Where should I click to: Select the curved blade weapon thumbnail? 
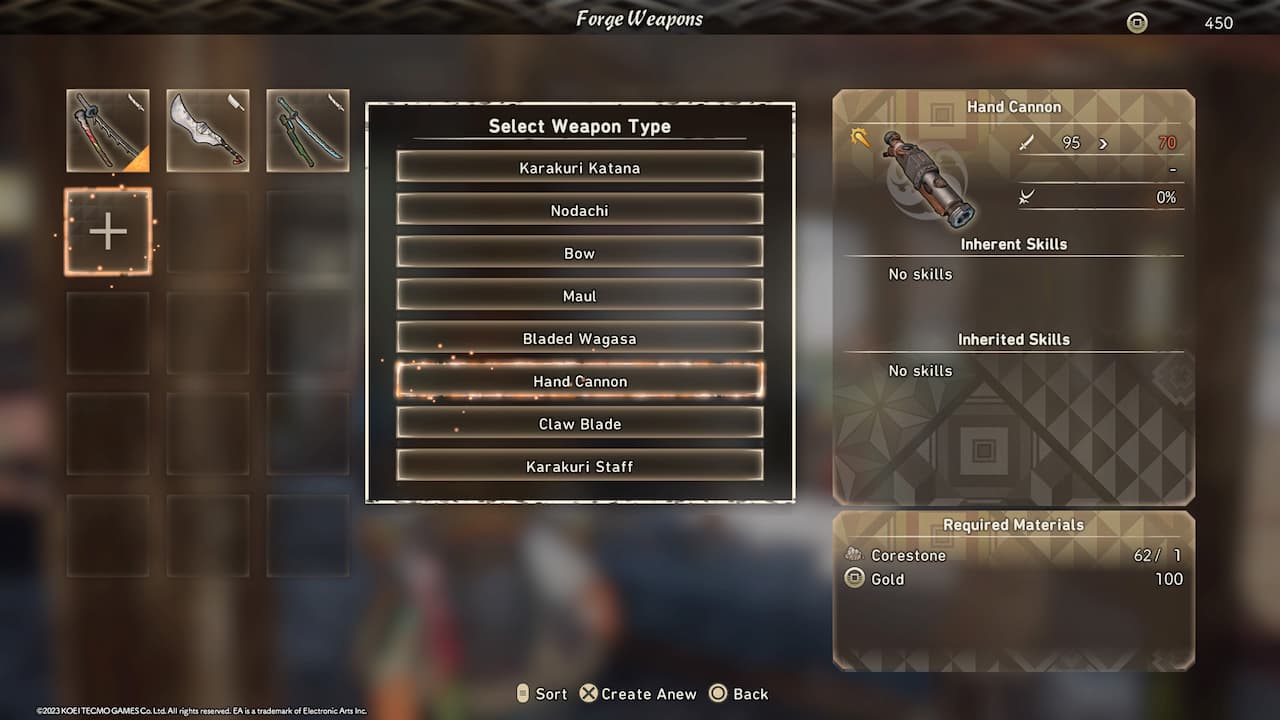(x=207, y=130)
